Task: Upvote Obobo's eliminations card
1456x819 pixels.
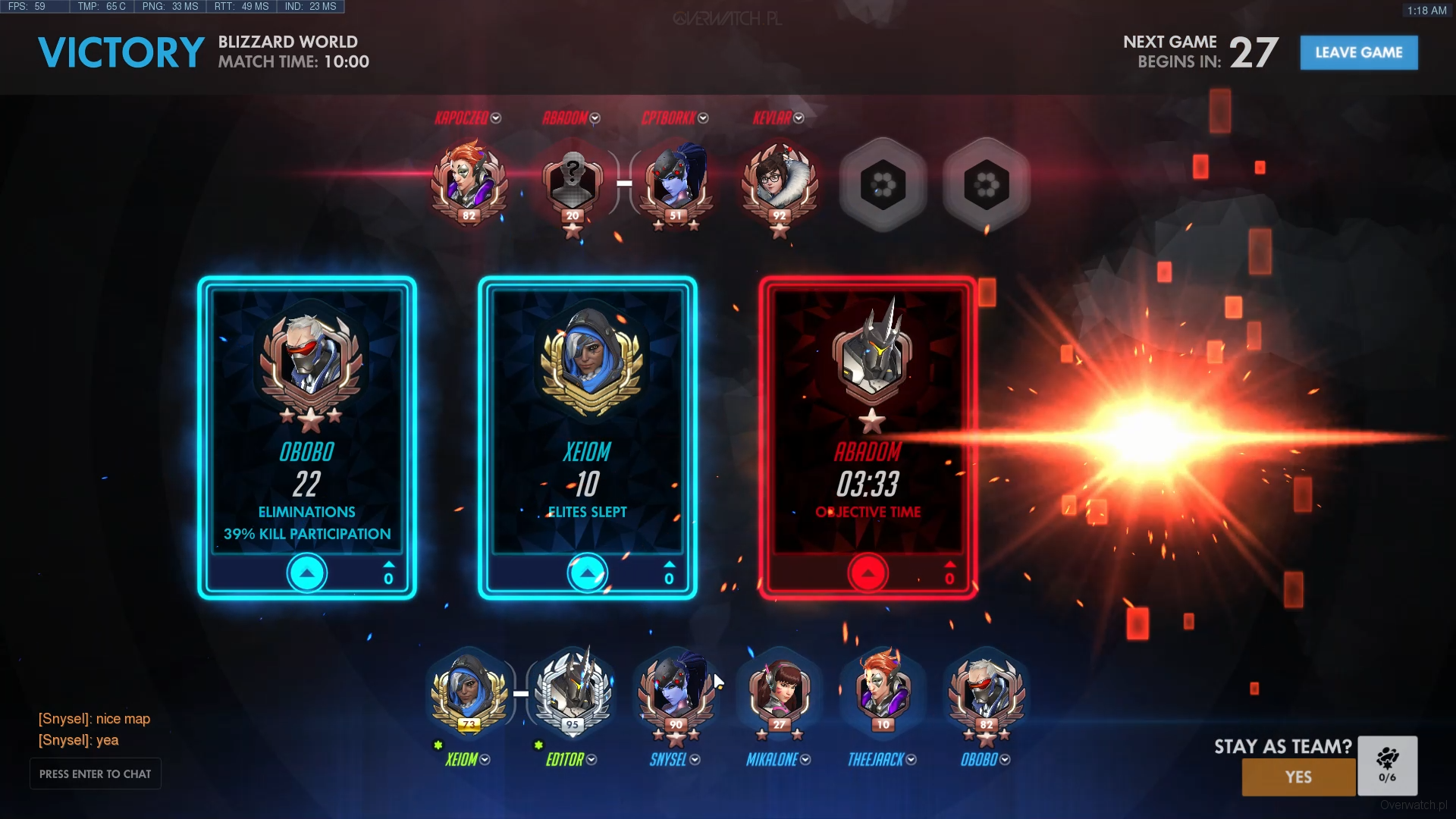Action: (307, 573)
